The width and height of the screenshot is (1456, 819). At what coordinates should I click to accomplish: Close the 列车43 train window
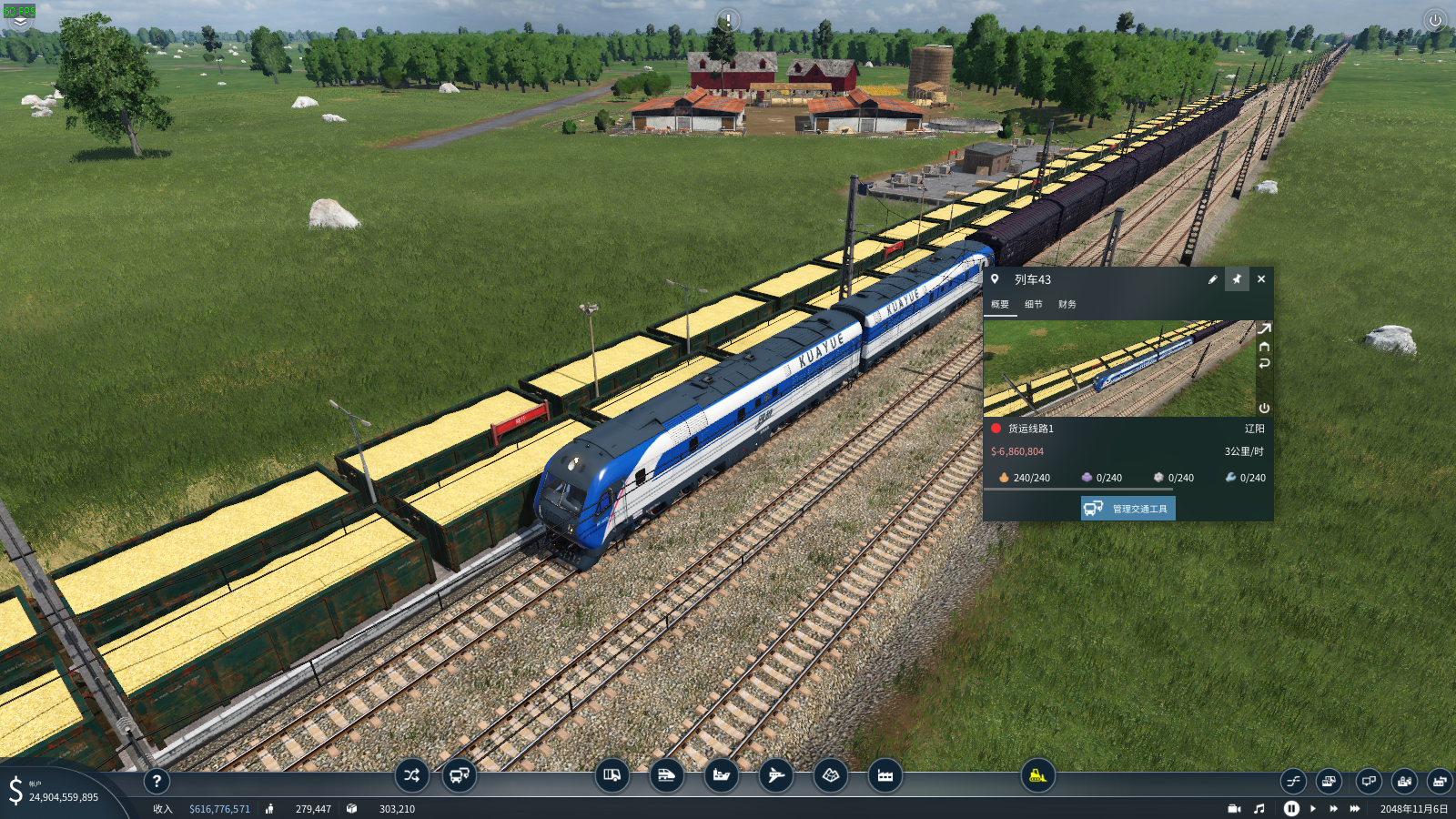tap(1261, 279)
